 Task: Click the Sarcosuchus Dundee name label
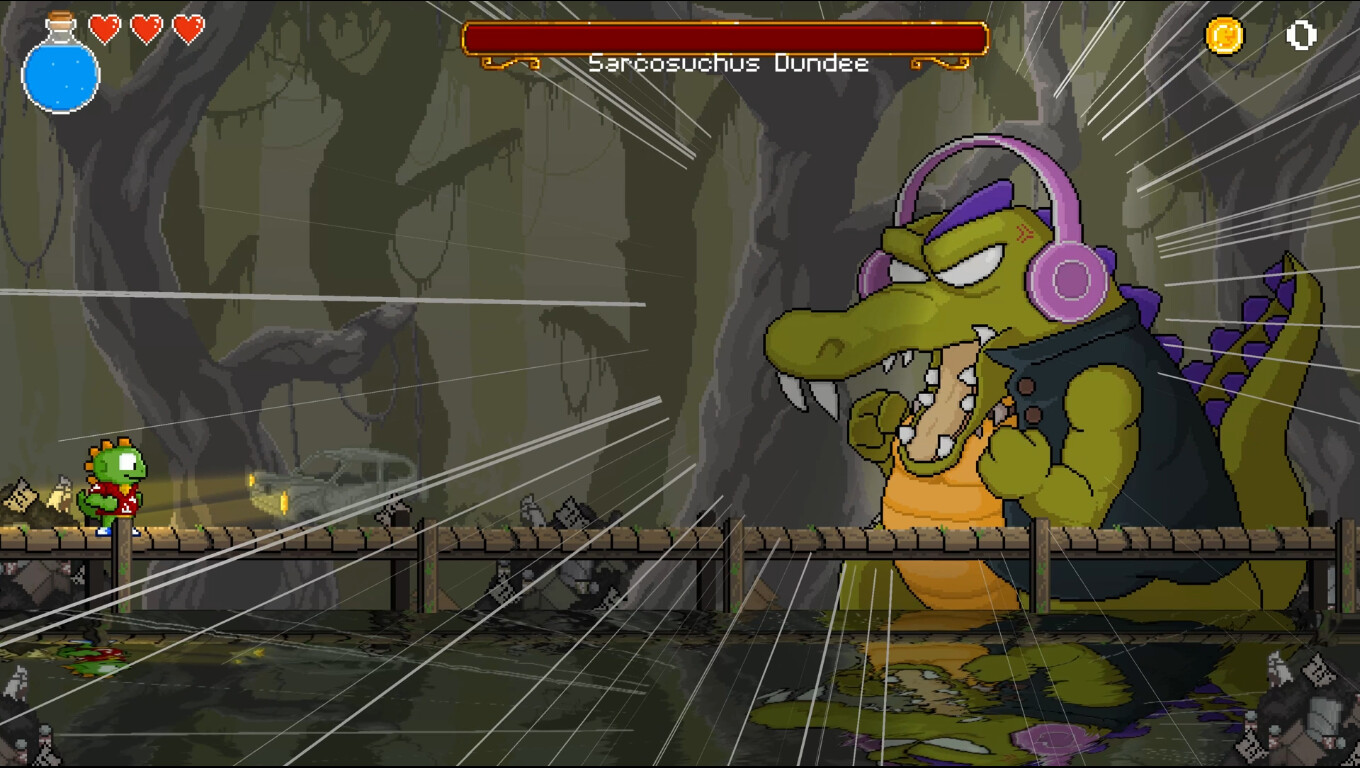(728, 63)
